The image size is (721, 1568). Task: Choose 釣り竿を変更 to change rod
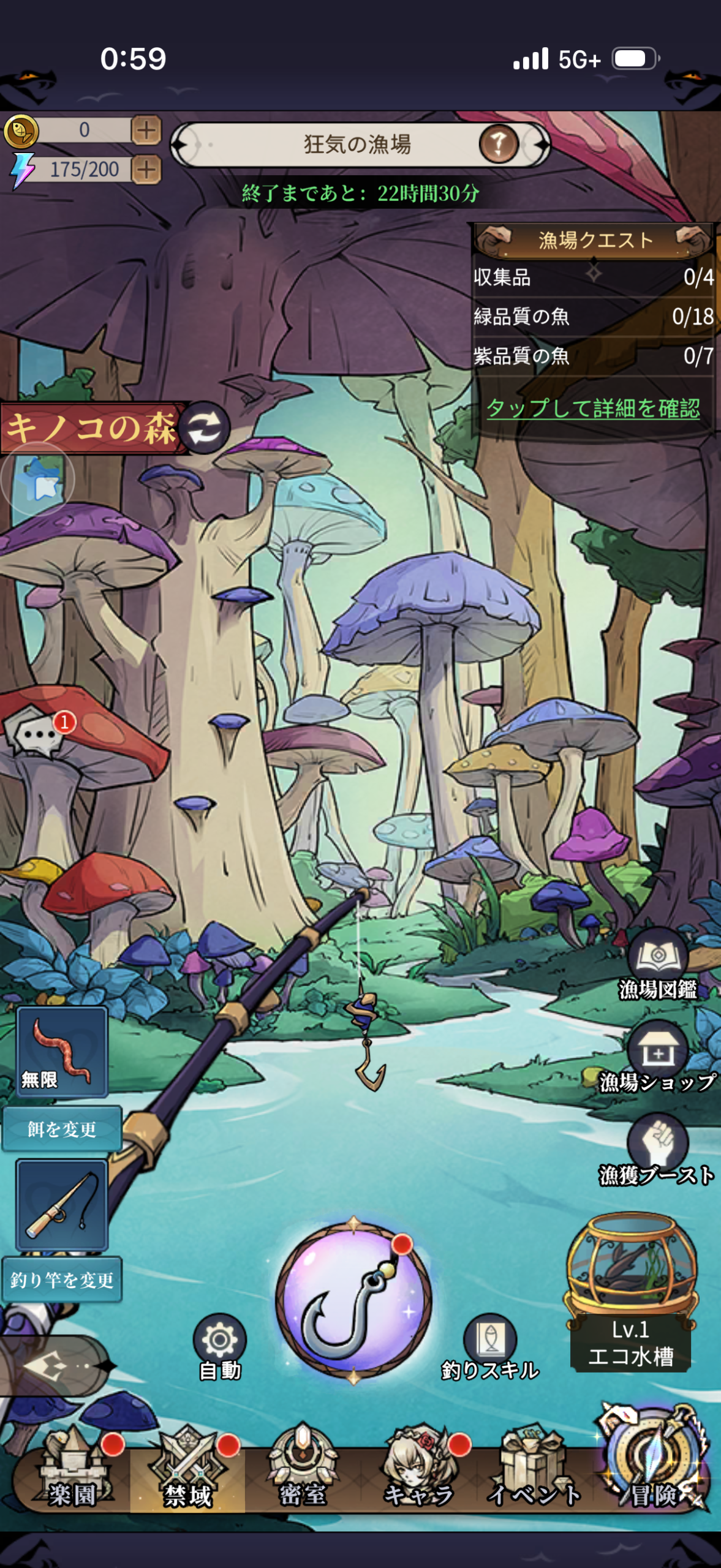(62, 1280)
